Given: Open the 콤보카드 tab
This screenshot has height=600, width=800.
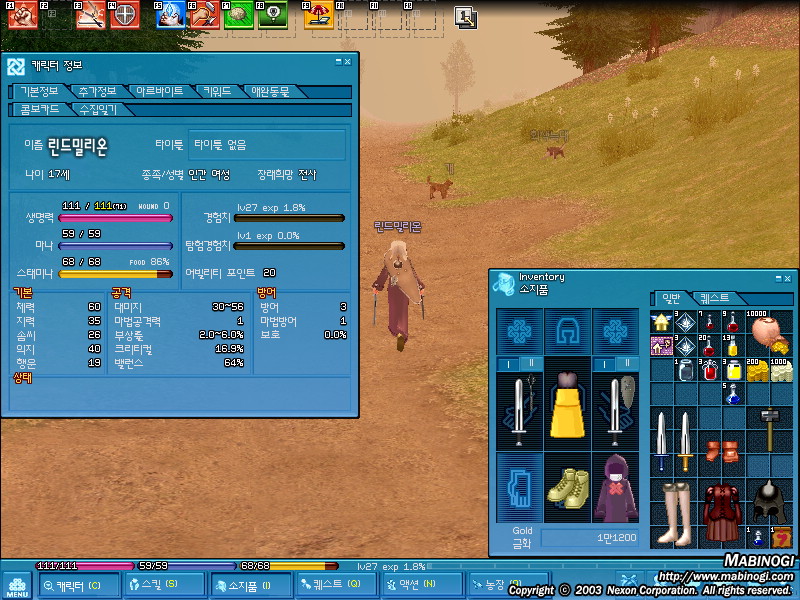Looking at the screenshot, I should [x=40, y=109].
